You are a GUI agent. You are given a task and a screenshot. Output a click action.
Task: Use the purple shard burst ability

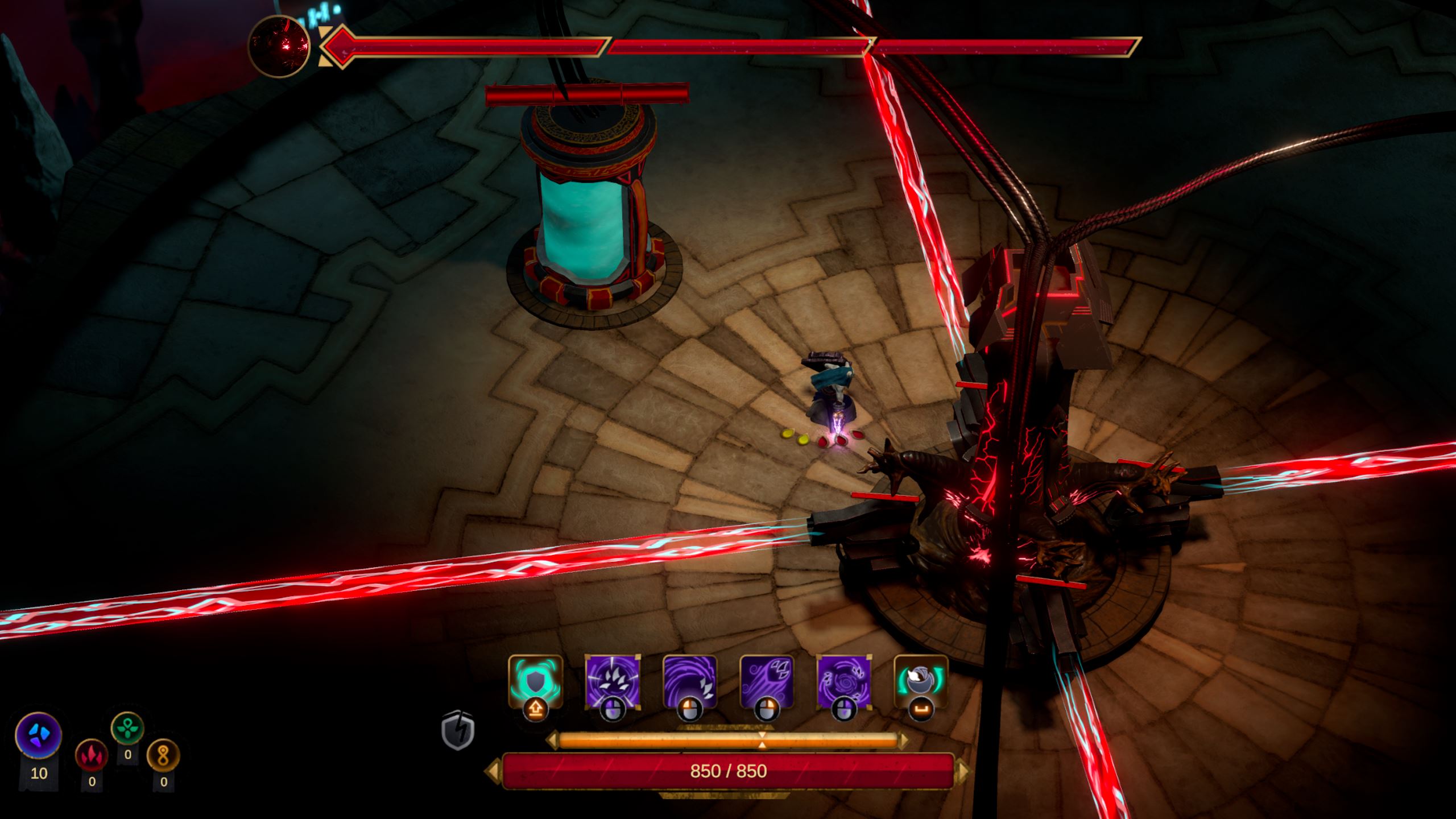[613, 682]
